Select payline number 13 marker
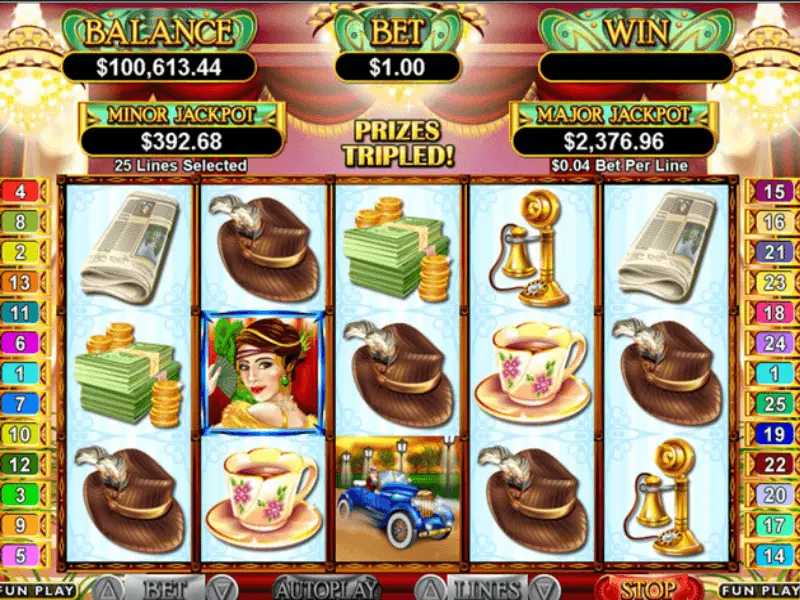Viewport: 800px width, 600px height. coord(21,283)
